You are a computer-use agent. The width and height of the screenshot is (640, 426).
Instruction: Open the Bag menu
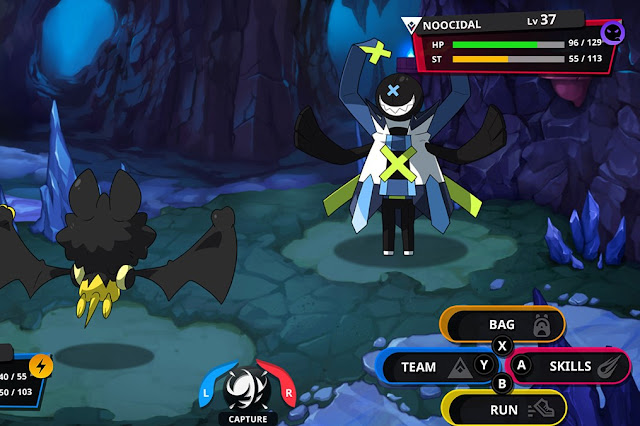click(504, 325)
